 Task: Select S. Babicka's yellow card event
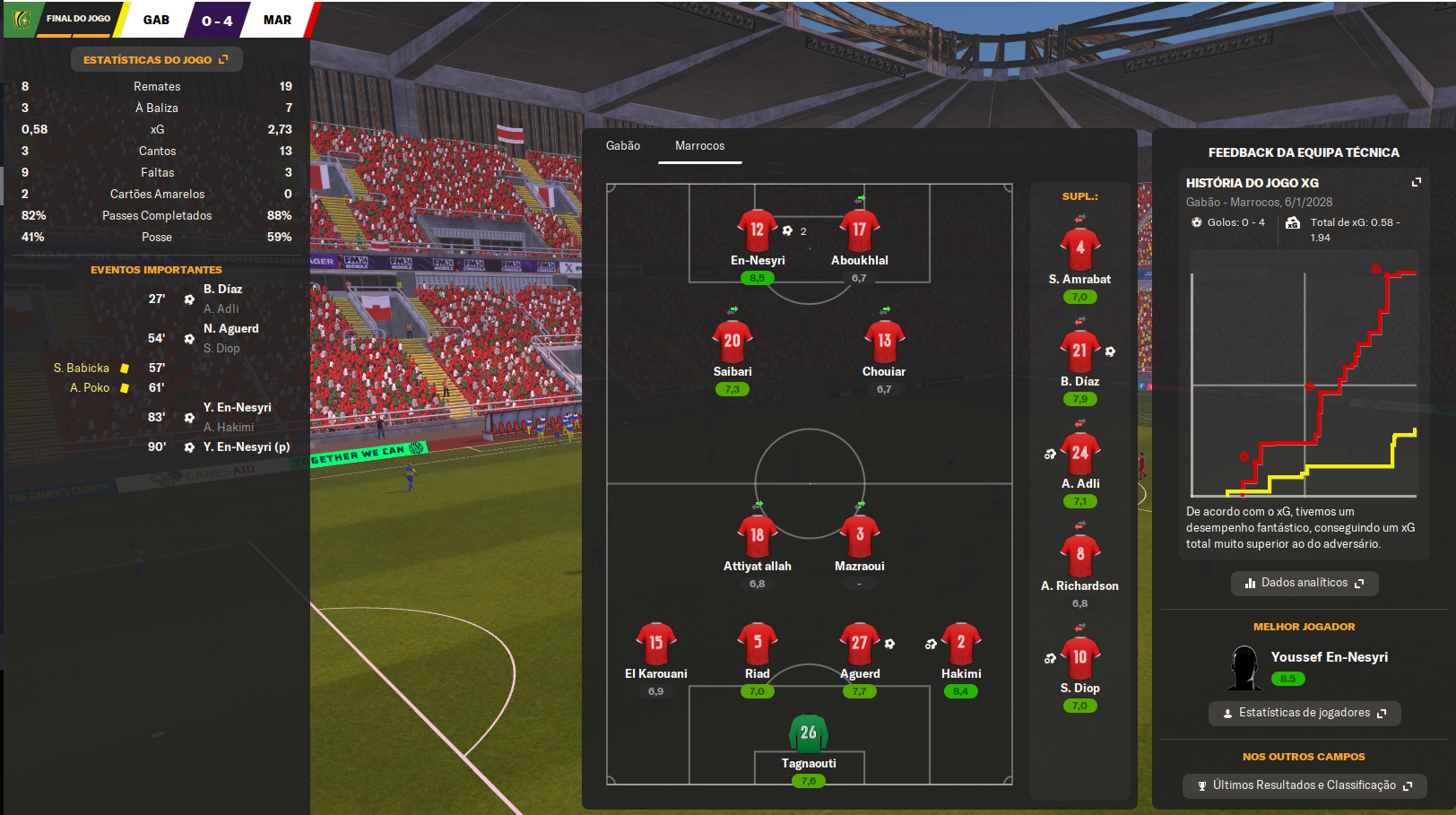click(x=82, y=368)
